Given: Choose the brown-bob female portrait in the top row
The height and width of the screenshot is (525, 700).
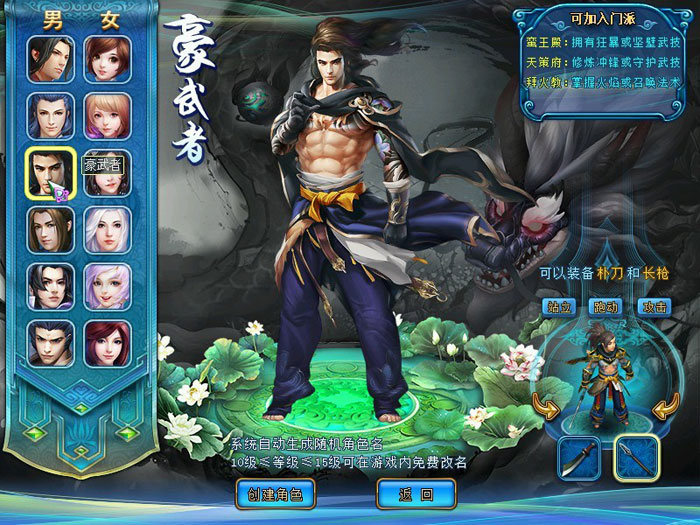Looking at the screenshot, I should [x=107, y=59].
